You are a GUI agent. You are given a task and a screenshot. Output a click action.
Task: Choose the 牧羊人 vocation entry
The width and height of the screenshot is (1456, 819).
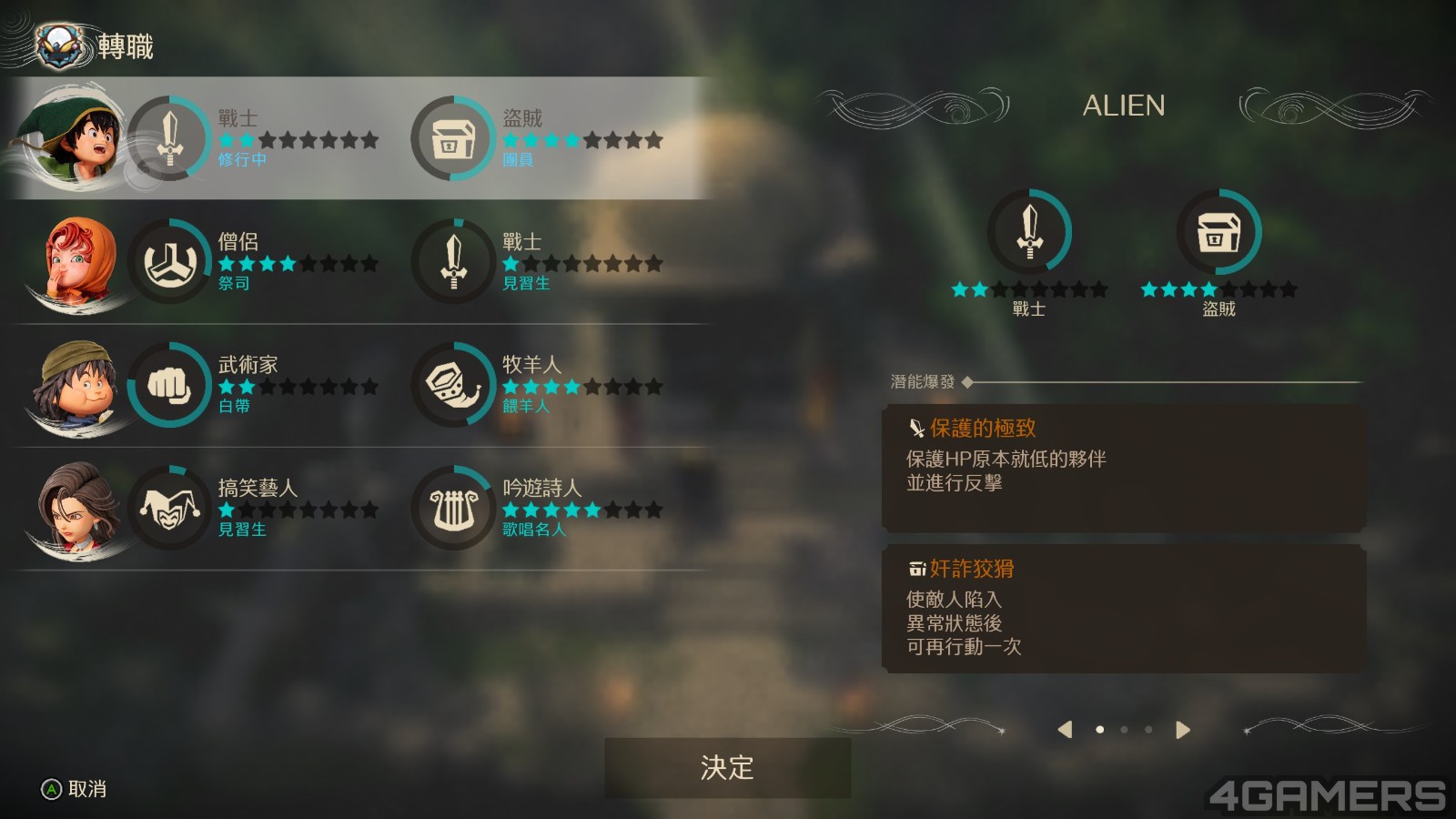(x=539, y=385)
